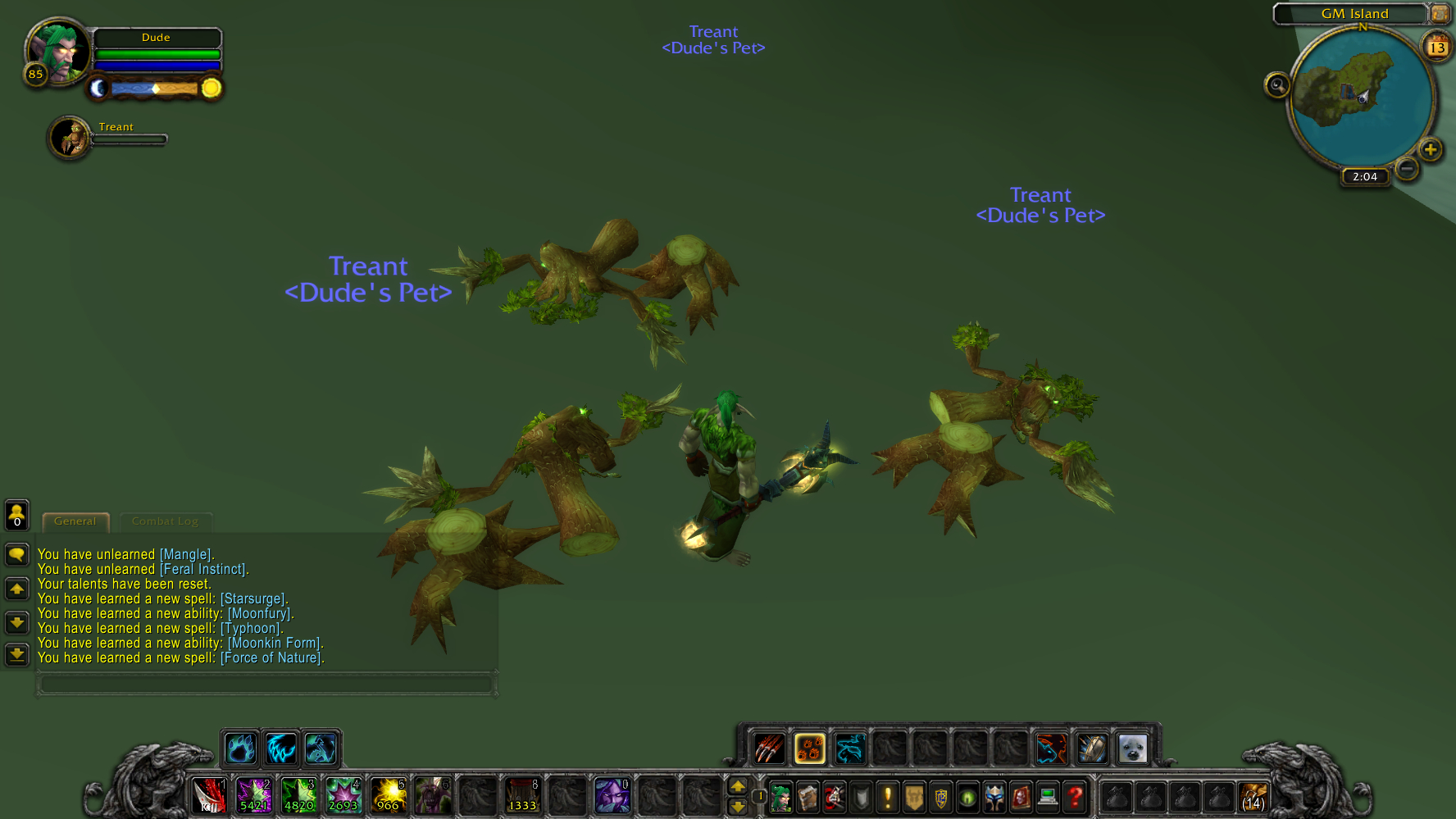
Task: Cast the yellow Starsurge spell on slot 5
Action: [388, 796]
